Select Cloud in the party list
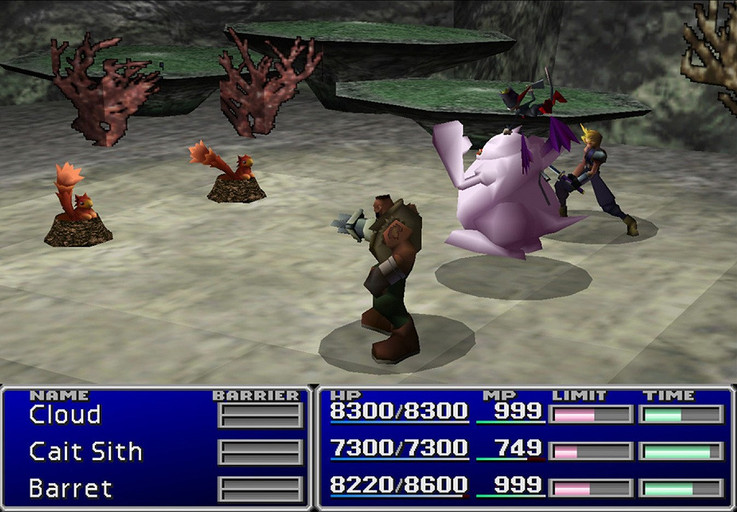Screen dimensions: 737x512 [x=65, y=414]
